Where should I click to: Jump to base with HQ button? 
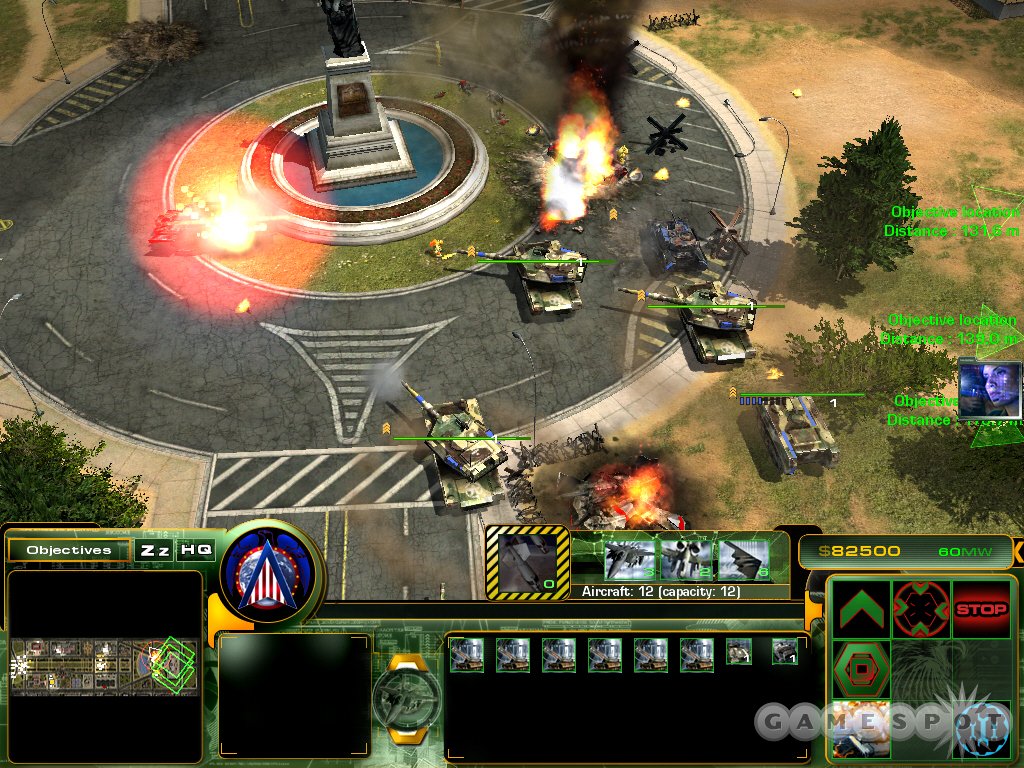click(x=195, y=550)
